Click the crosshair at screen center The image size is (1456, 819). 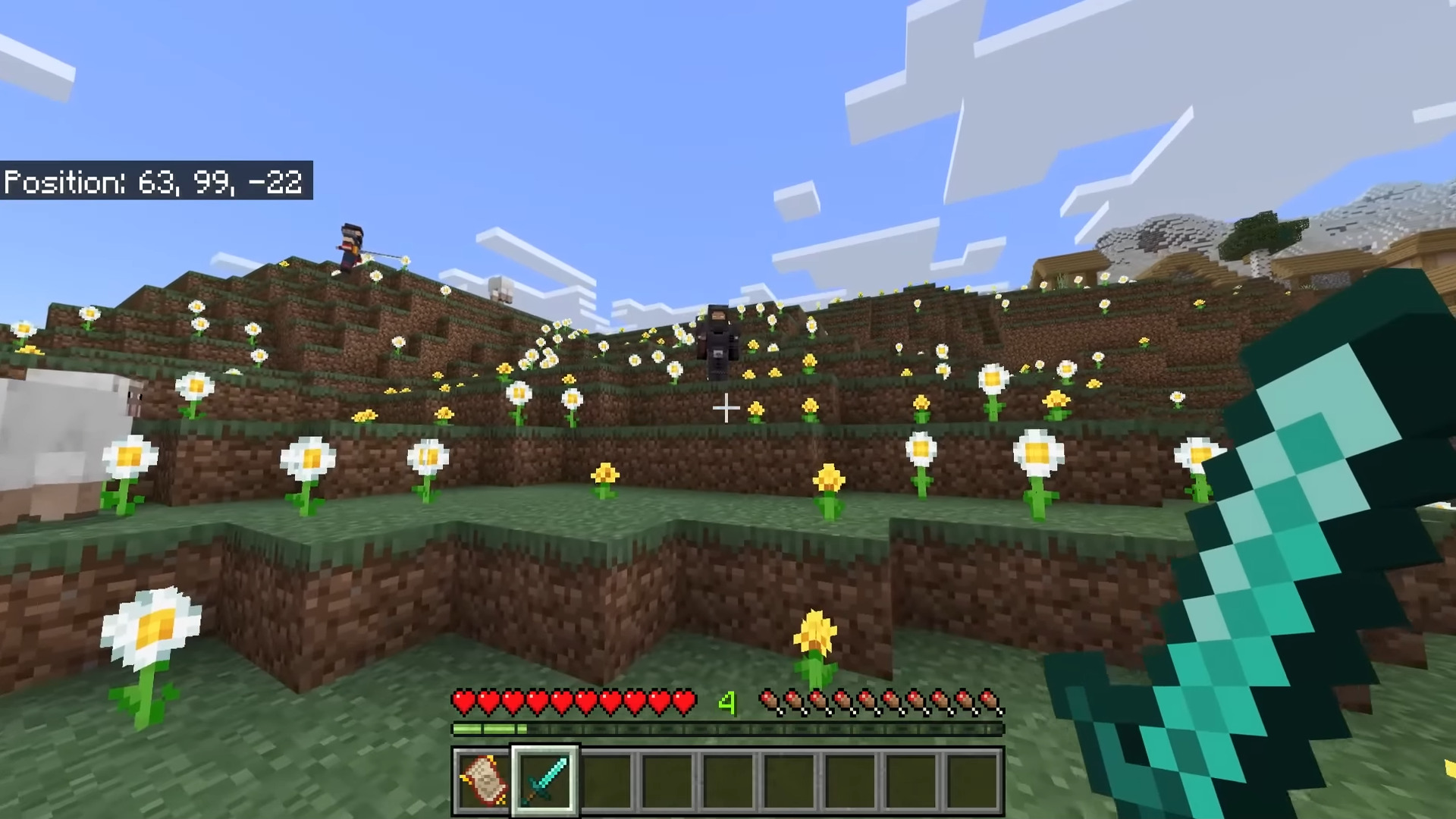click(726, 409)
